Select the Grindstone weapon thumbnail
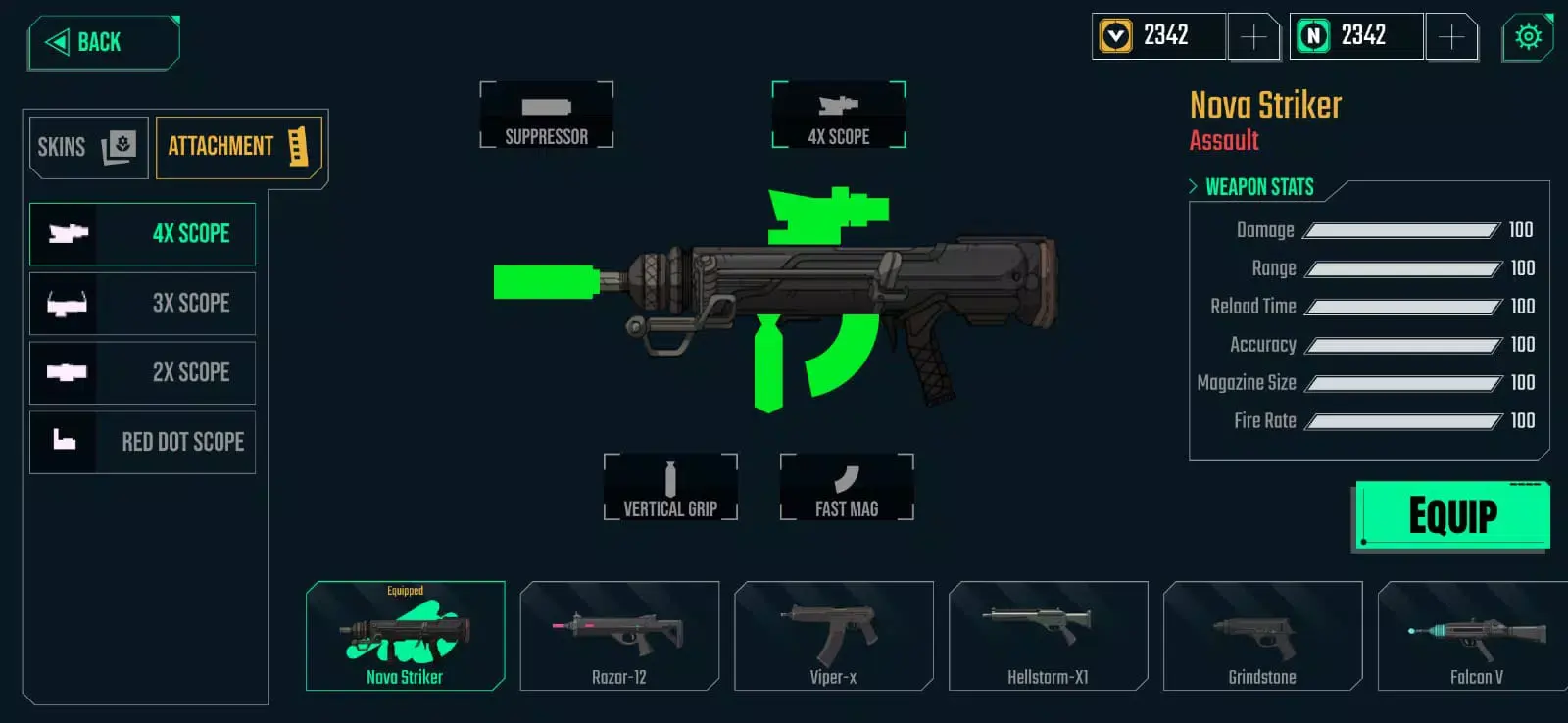This screenshot has width=1568, height=723. coord(1263,636)
